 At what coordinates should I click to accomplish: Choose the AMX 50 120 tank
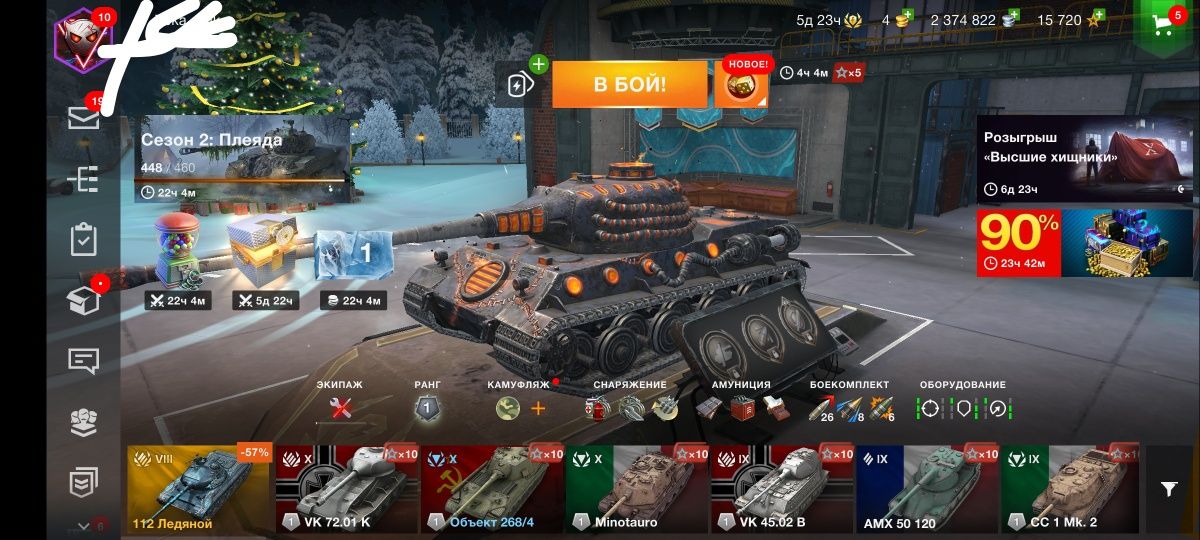[x=927, y=490]
